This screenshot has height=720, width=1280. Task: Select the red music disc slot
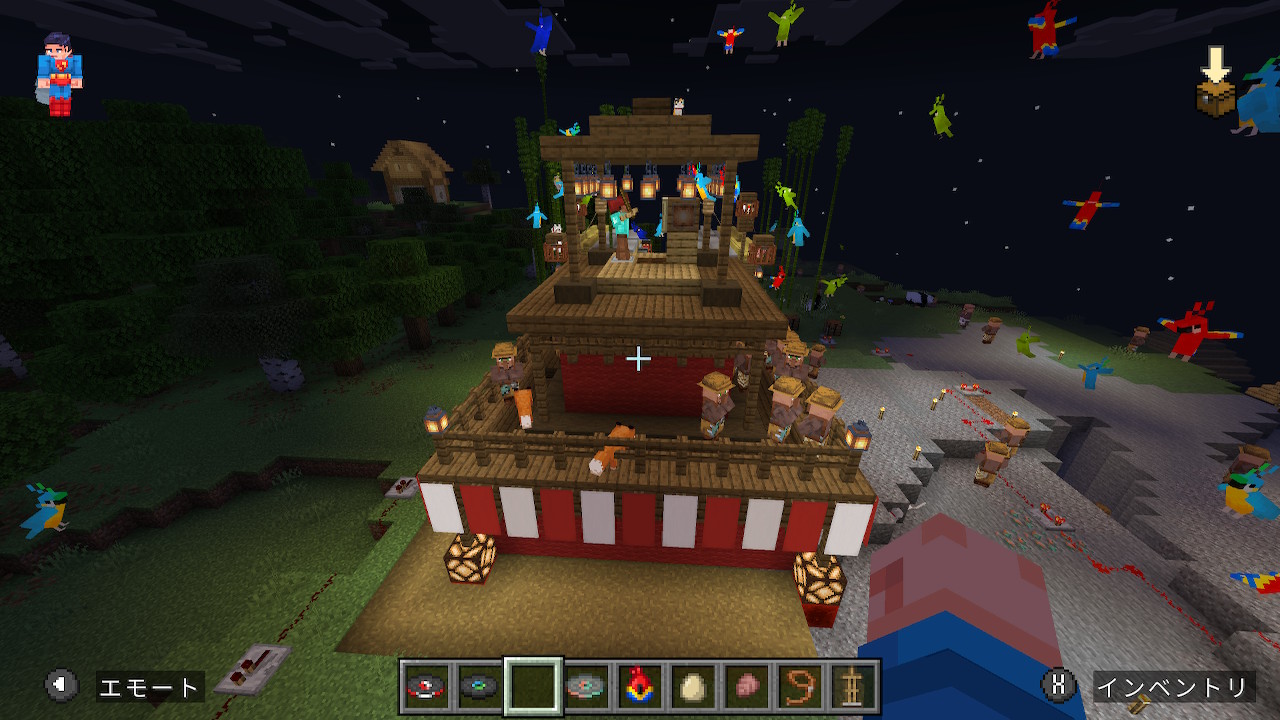426,687
